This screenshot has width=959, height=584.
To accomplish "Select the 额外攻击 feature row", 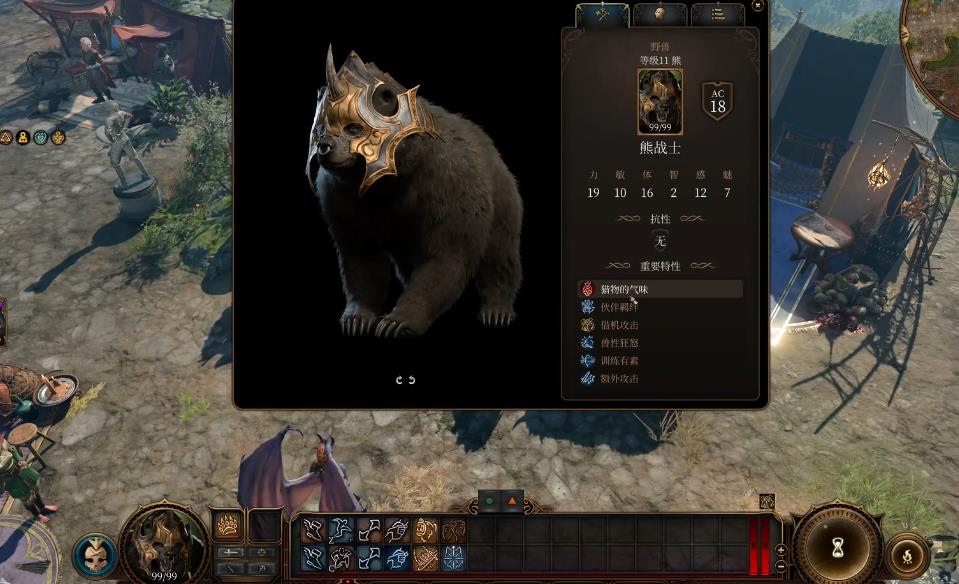I will point(619,379).
